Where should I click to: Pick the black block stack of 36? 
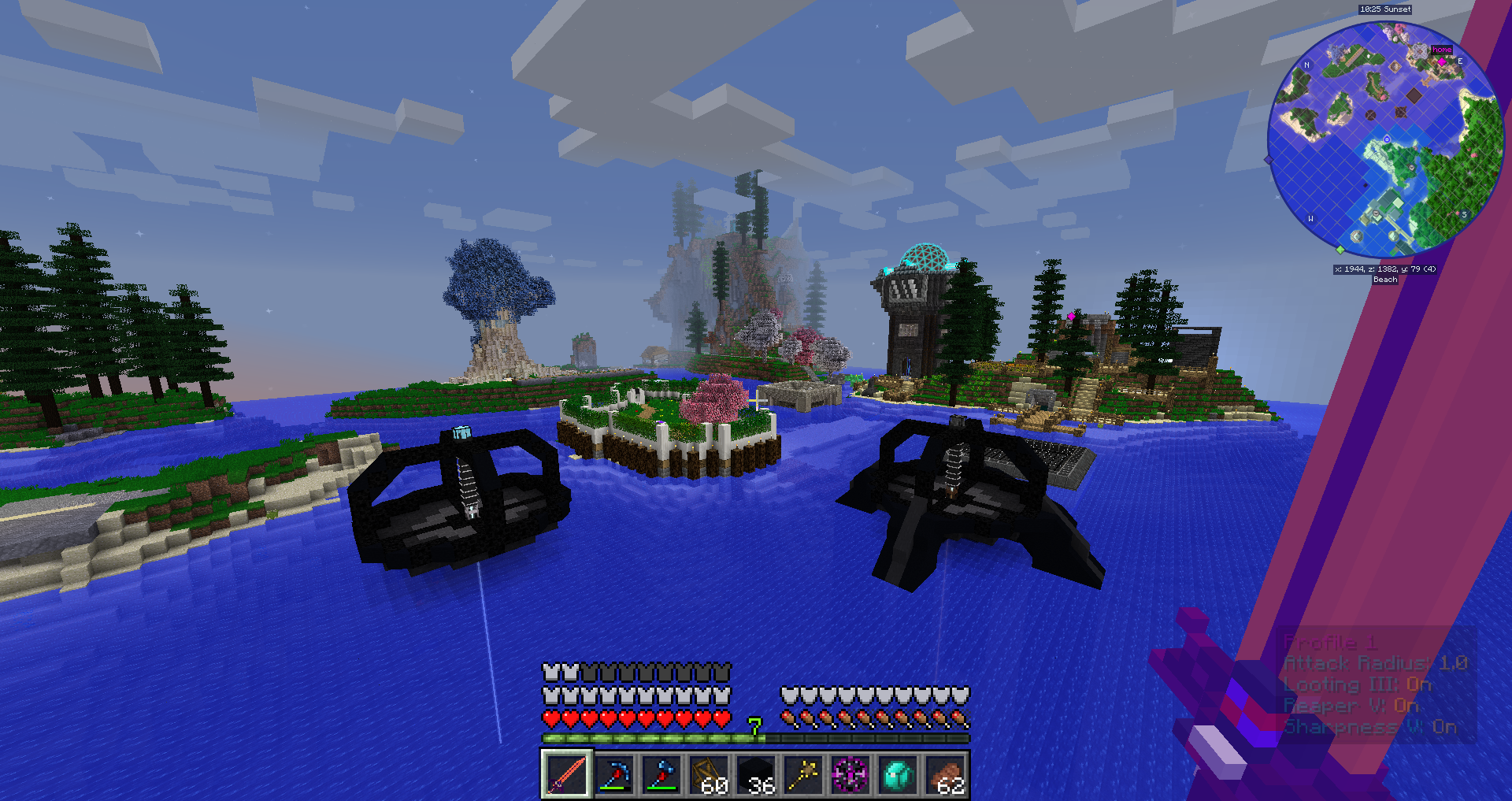(756, 774)
